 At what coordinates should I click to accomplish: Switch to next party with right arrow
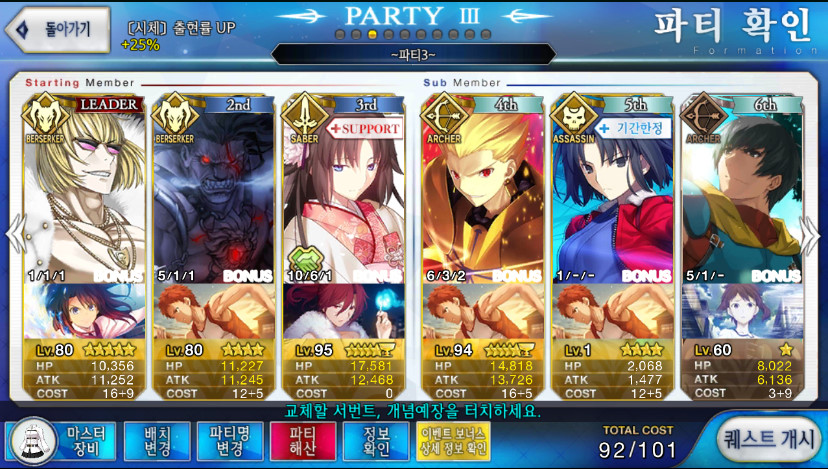(x=813, y=236)
